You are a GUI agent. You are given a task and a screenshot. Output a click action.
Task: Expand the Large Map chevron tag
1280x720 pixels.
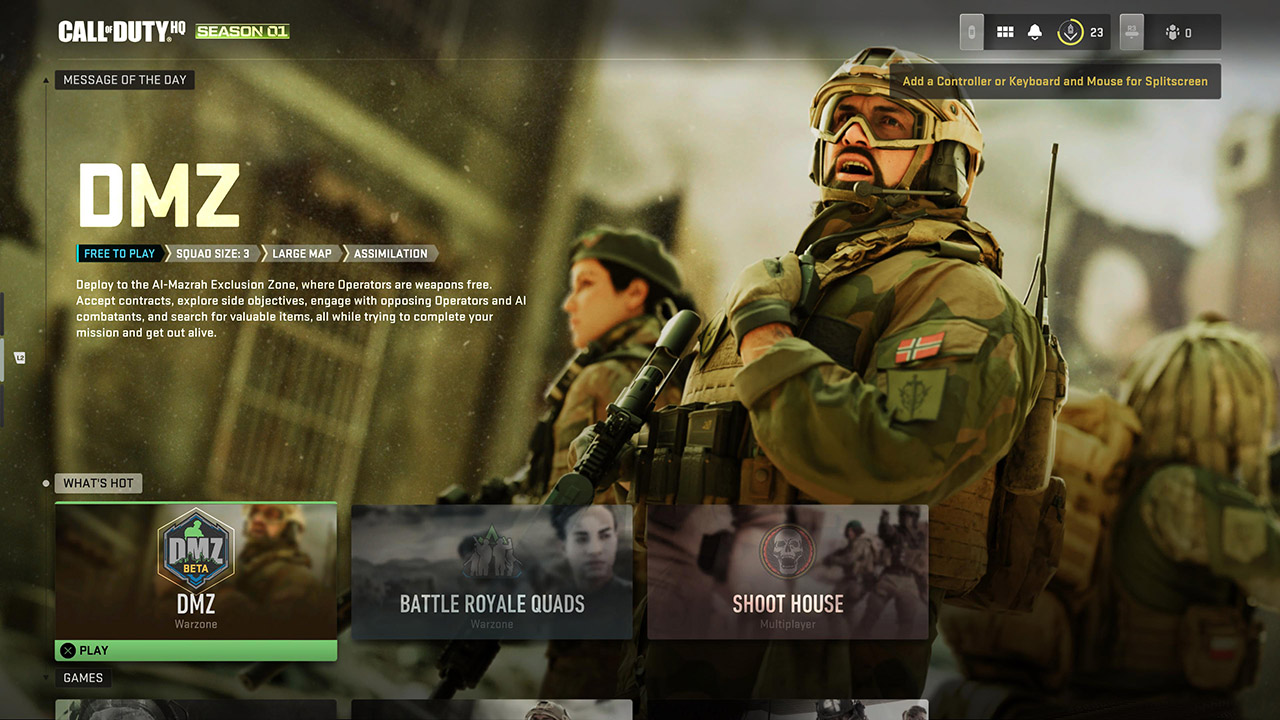[x=302, y=253]
